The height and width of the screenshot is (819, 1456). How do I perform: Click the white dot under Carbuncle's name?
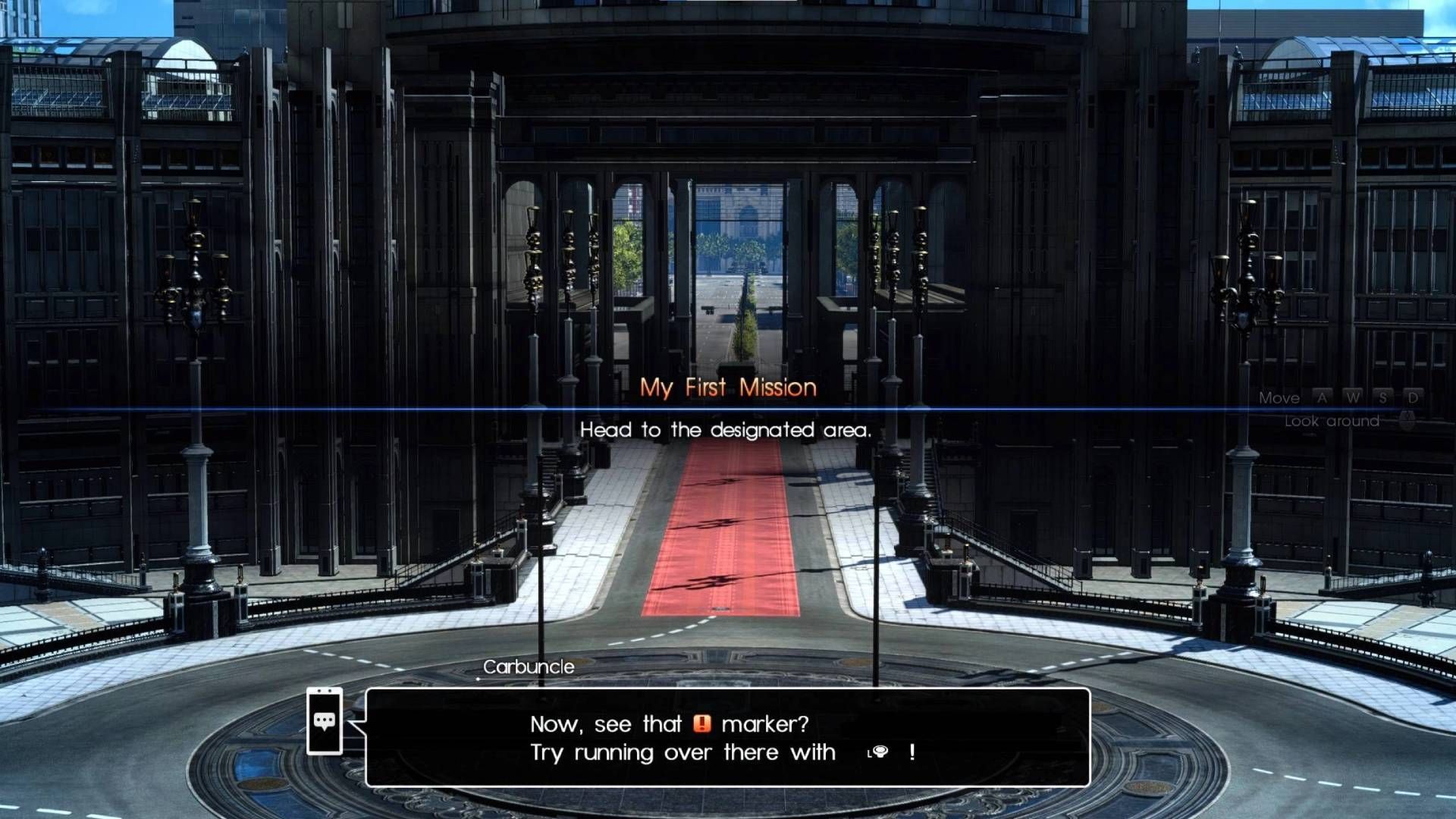(478, 677)
